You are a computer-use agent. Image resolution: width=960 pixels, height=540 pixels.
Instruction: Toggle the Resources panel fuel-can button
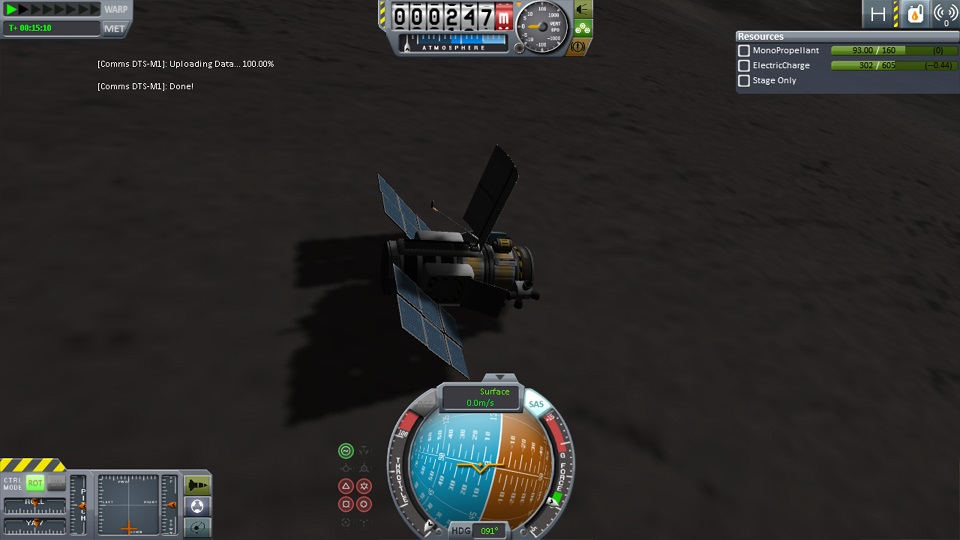[913, 14]
